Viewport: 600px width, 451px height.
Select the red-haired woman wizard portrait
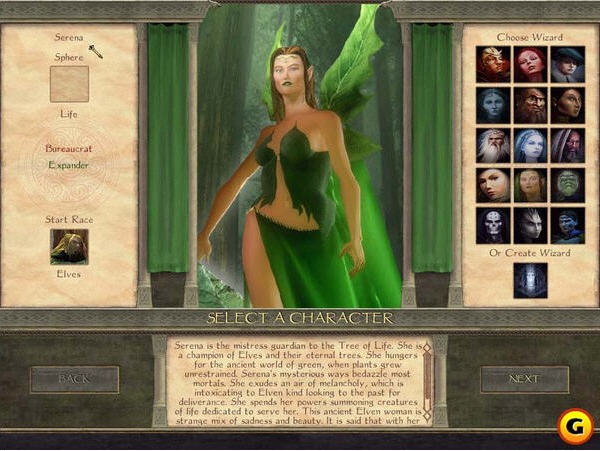(530, 64)
